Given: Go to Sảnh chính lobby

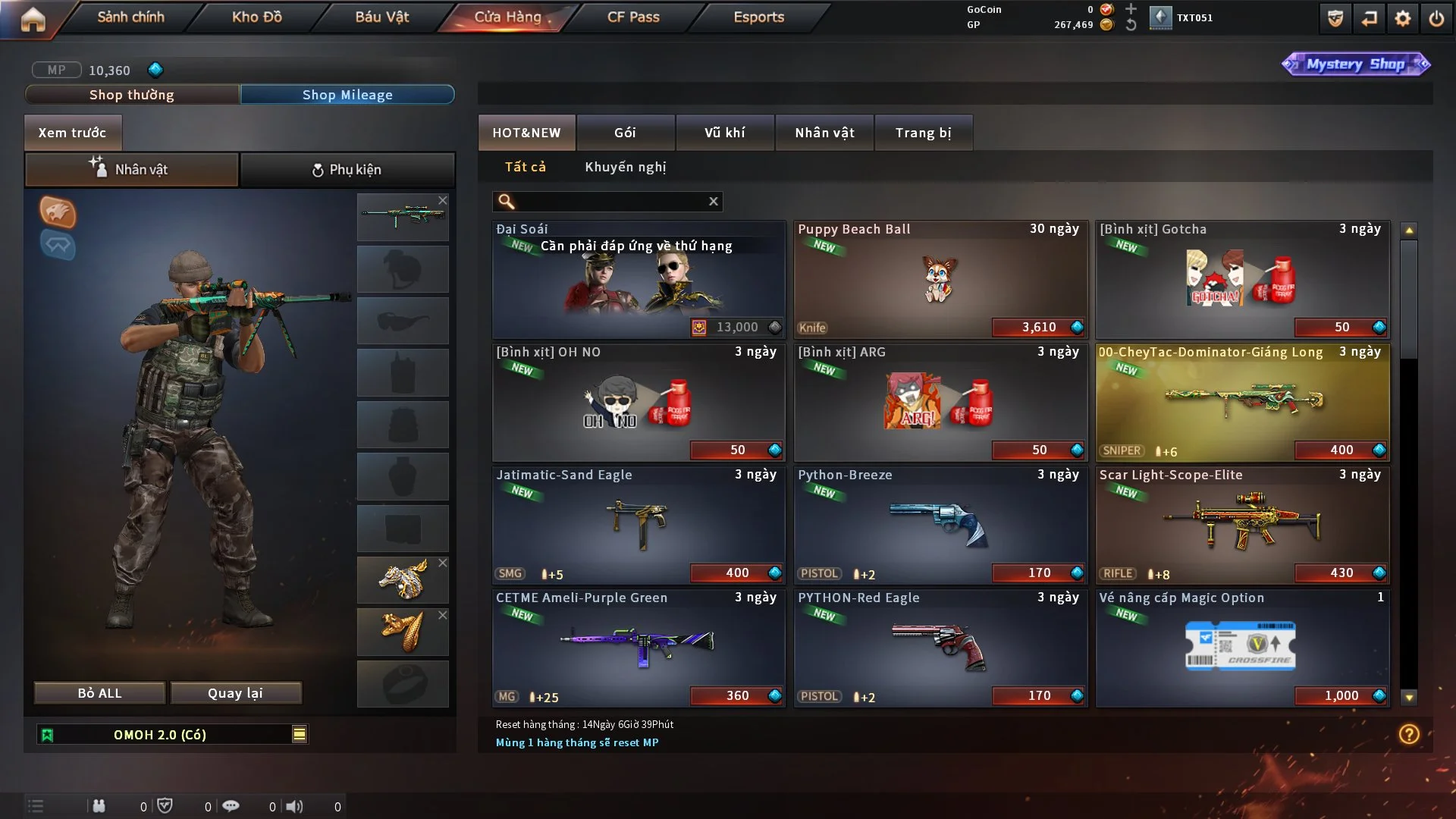Looking at the screenshot, I should pos(130,17).
